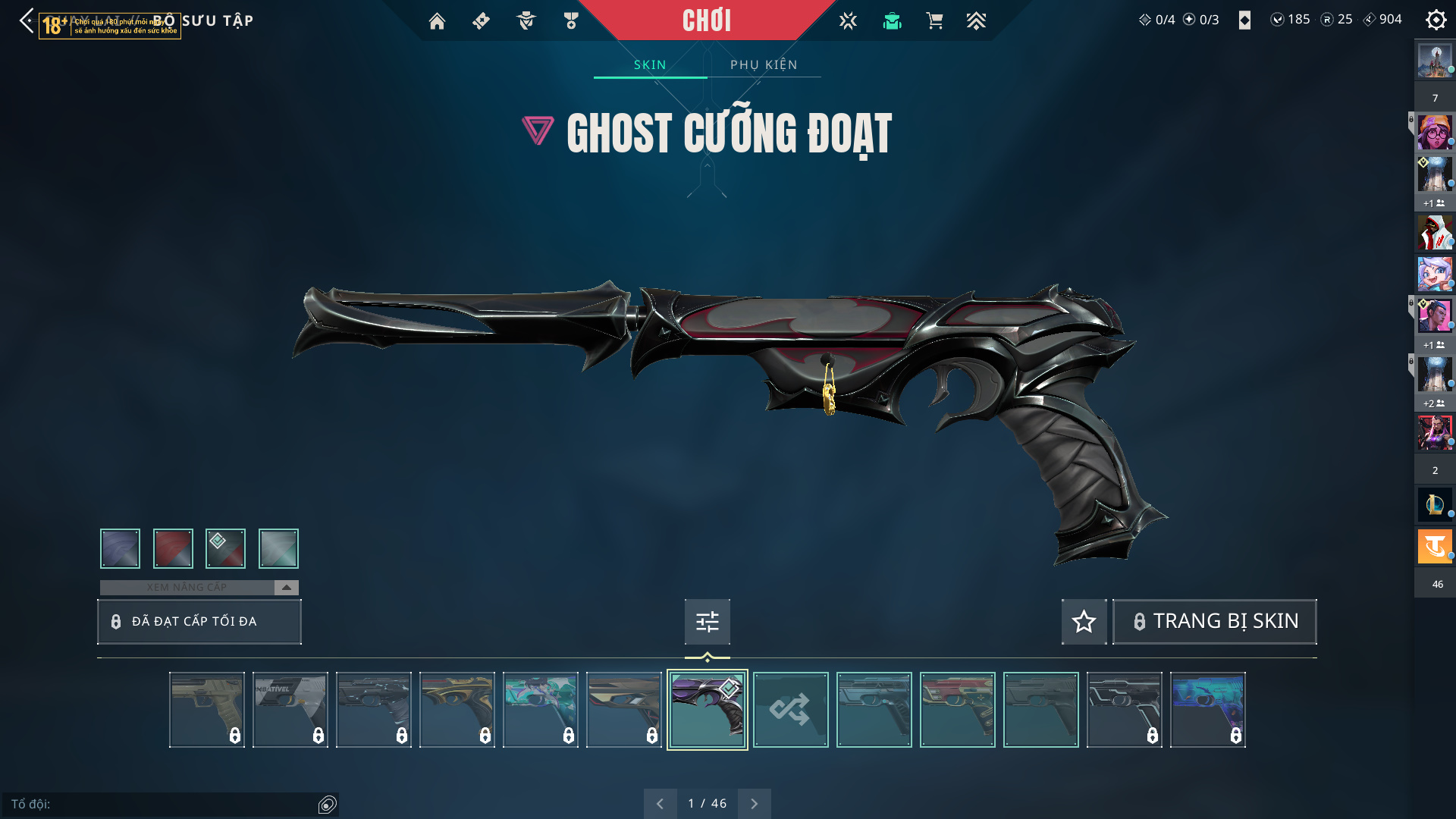Open the store cart icon

(x=934, y=21)
